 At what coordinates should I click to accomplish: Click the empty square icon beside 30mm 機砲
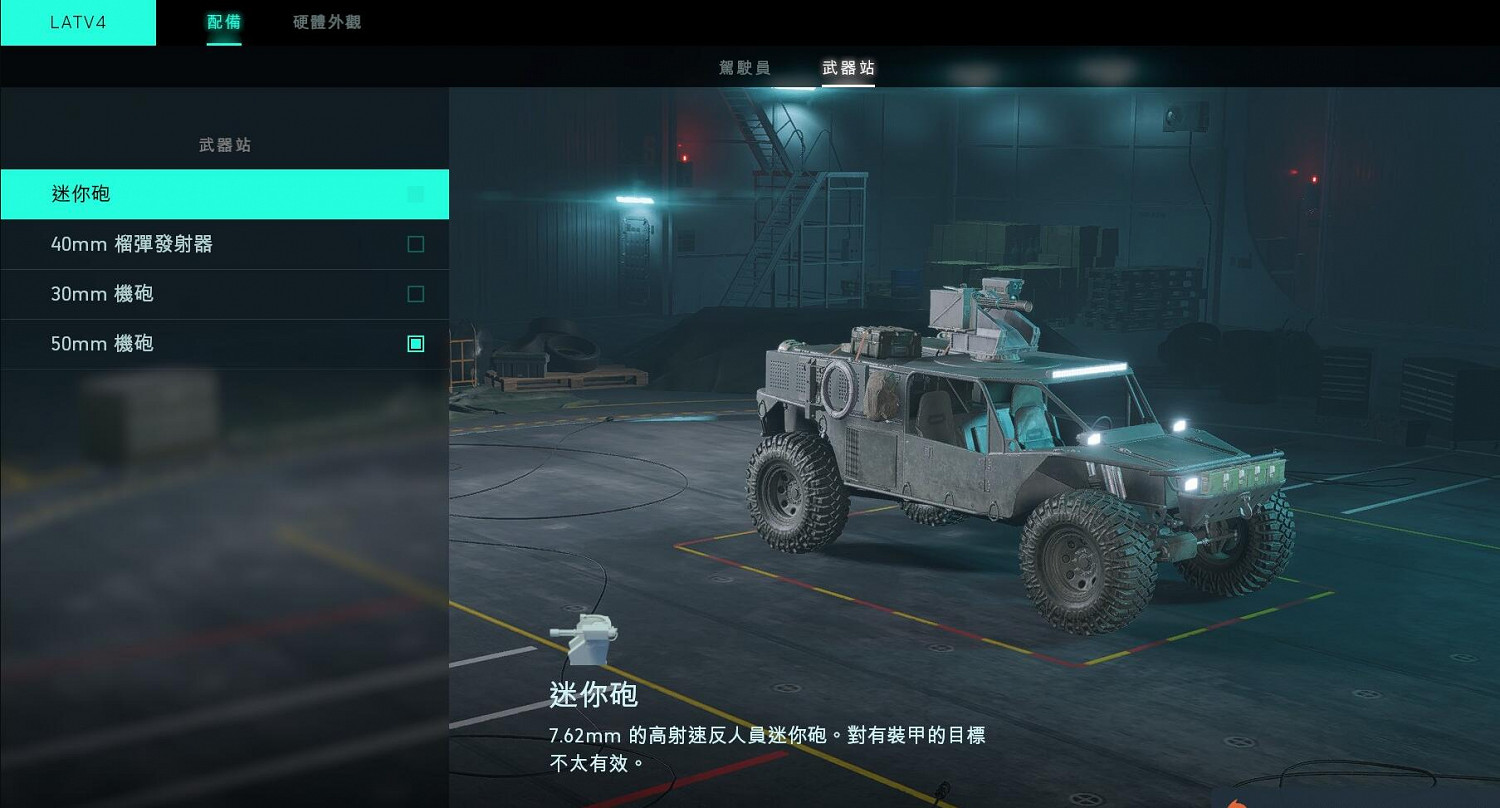point(416,294)
